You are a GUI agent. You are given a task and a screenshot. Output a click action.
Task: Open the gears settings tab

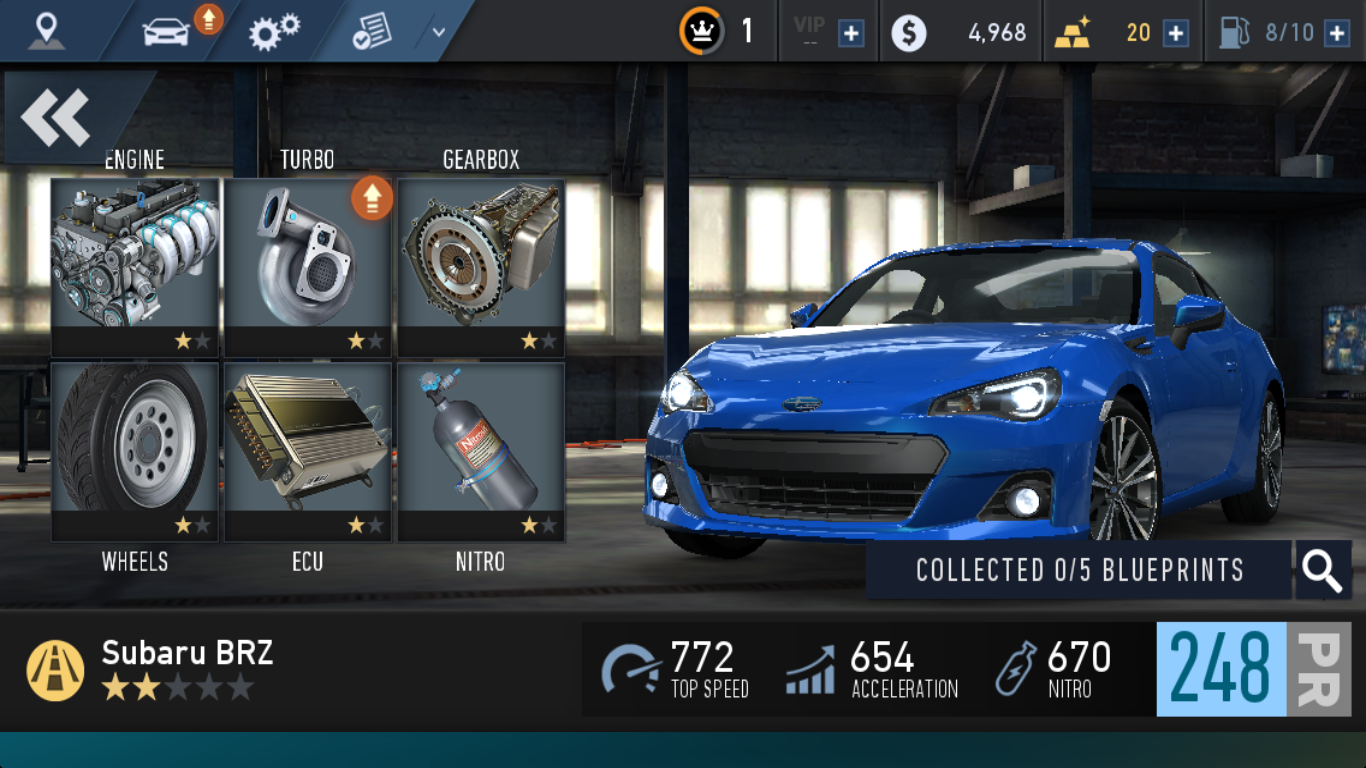[274, 31]
